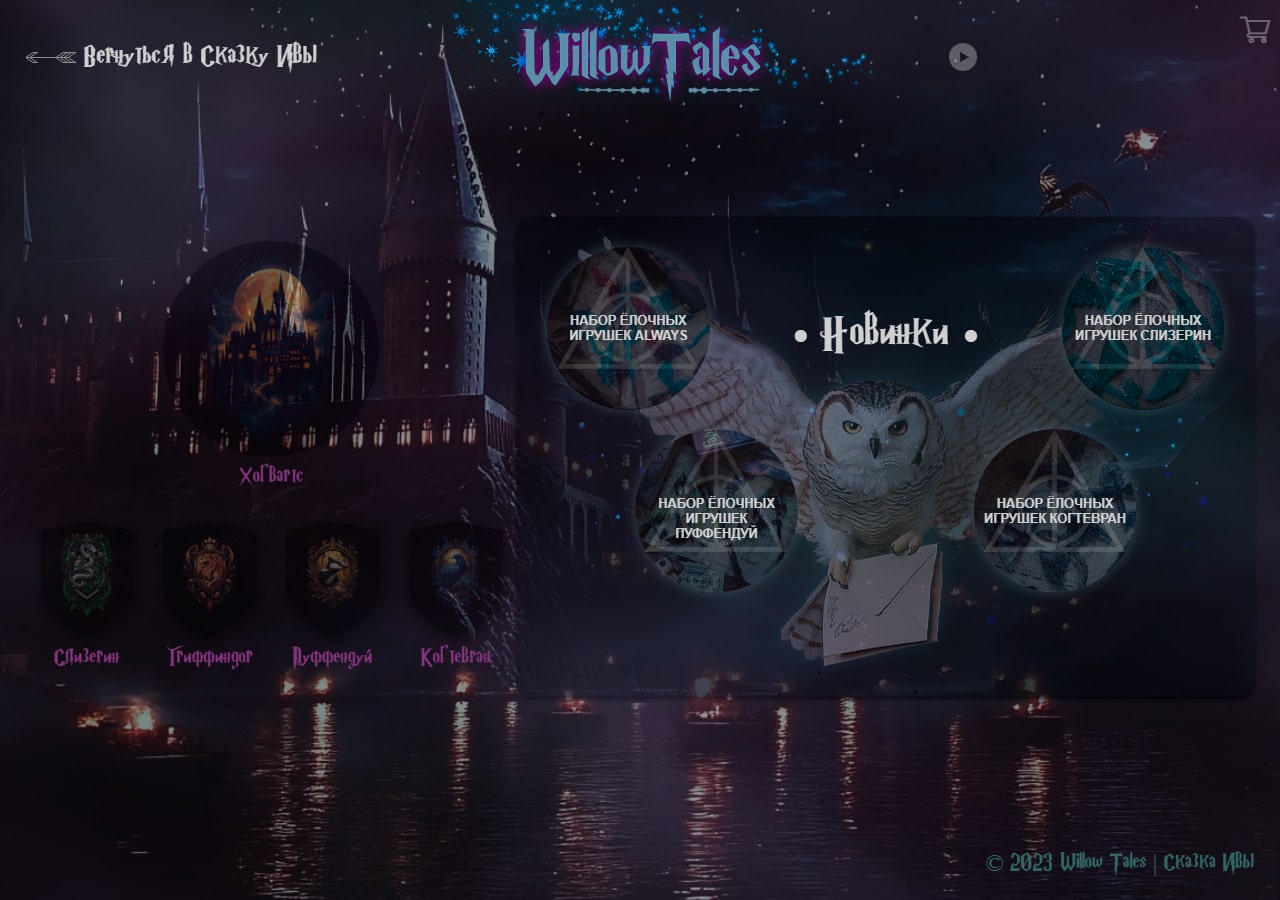Click the Новинки section heading
Image resolution: width=1280 pixels, height=900 pixels.
[x=885, y=333]
